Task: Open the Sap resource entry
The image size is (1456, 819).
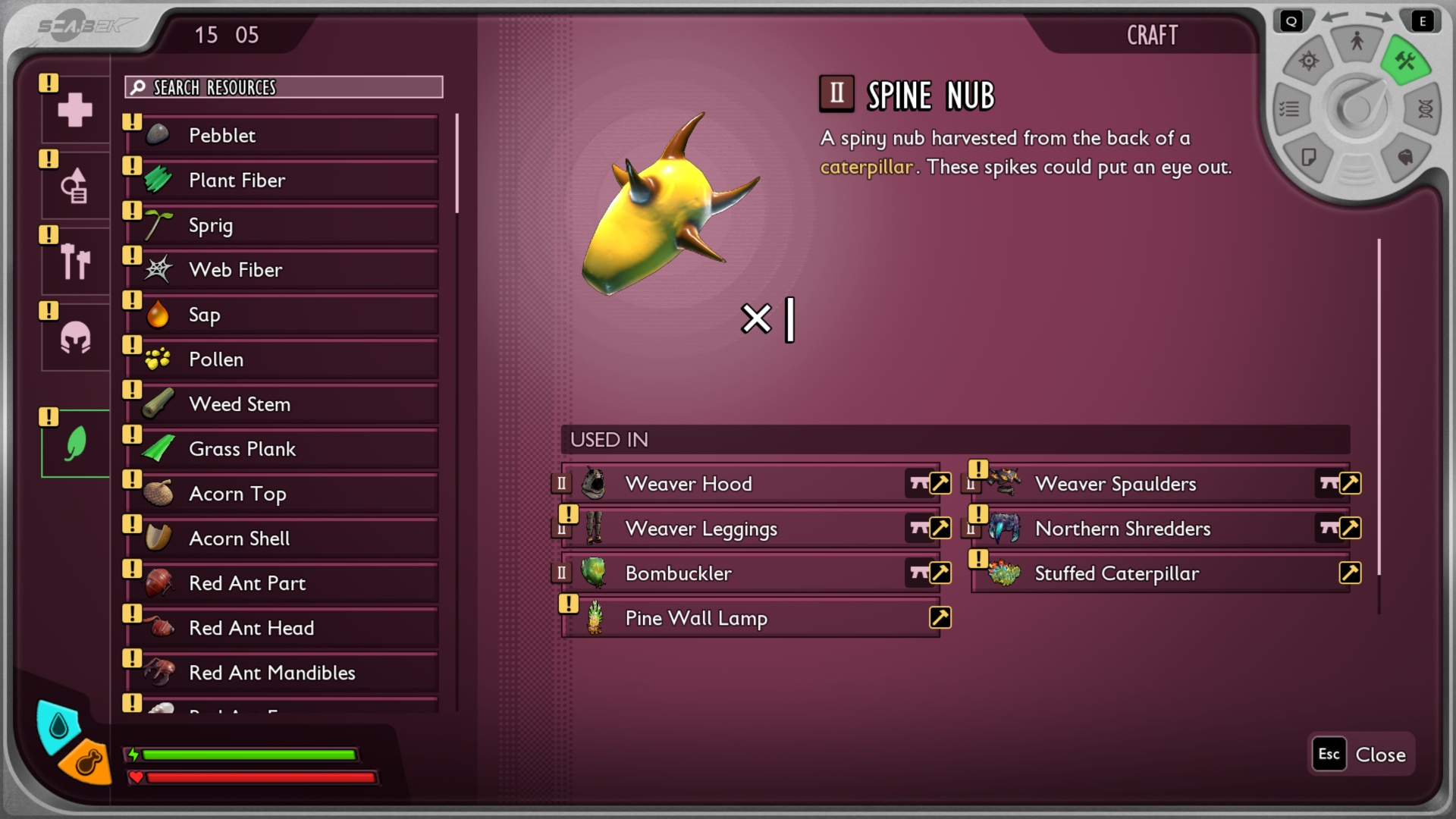Action: (288, 315)
